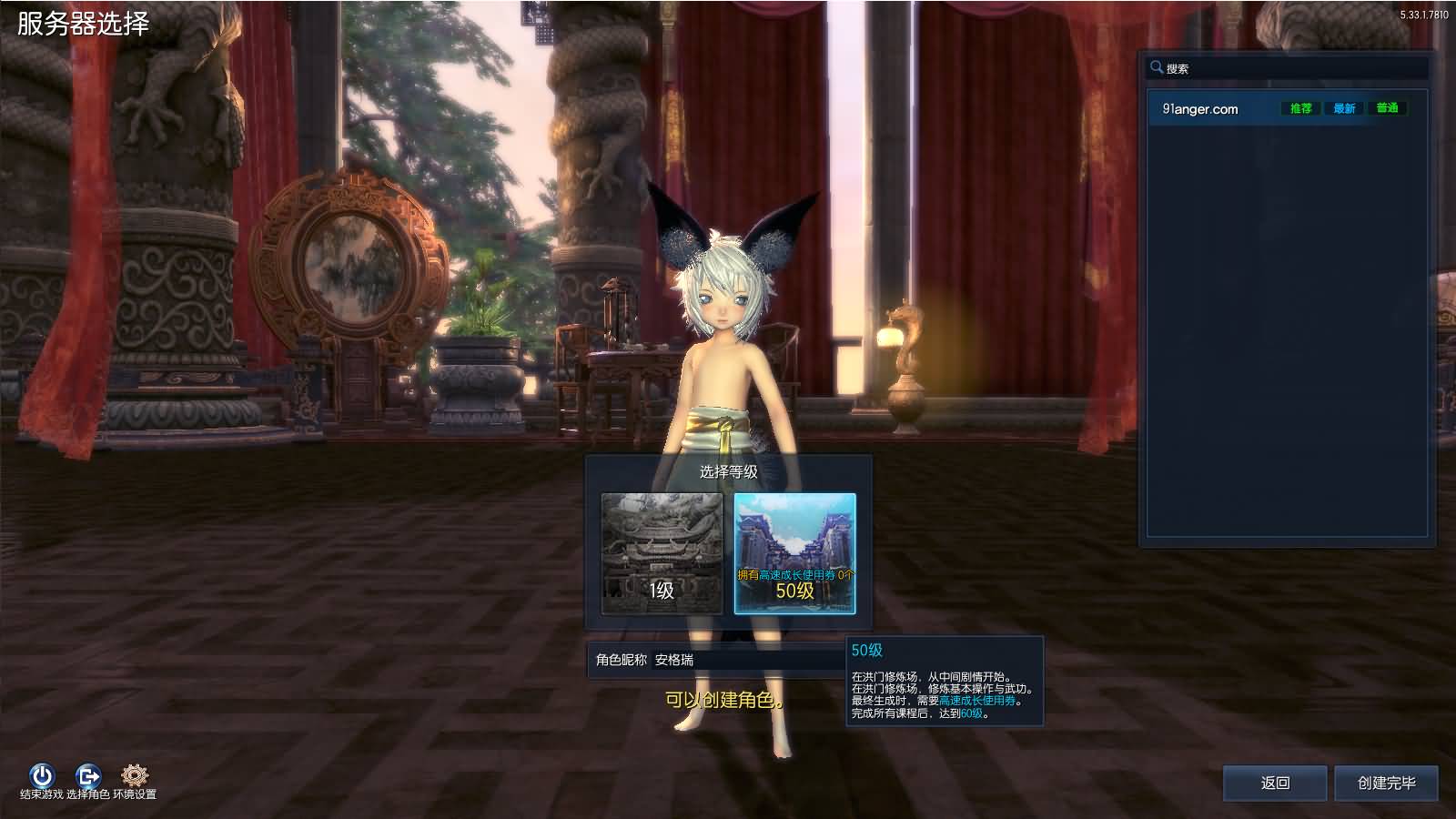Select the level 1 (1级) start tile

[662, 553]
